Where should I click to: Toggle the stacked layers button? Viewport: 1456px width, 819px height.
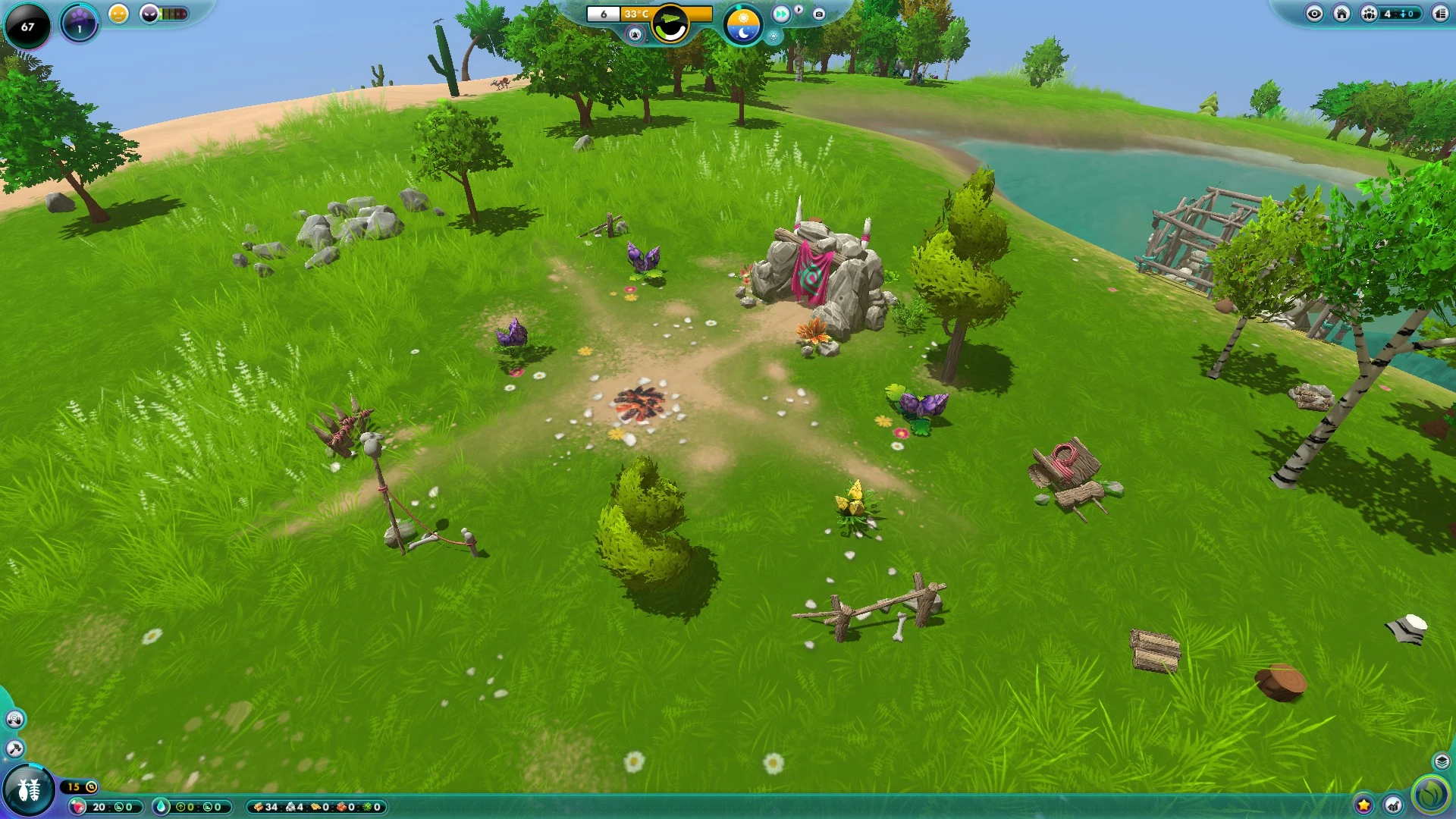coord(1442,761)
